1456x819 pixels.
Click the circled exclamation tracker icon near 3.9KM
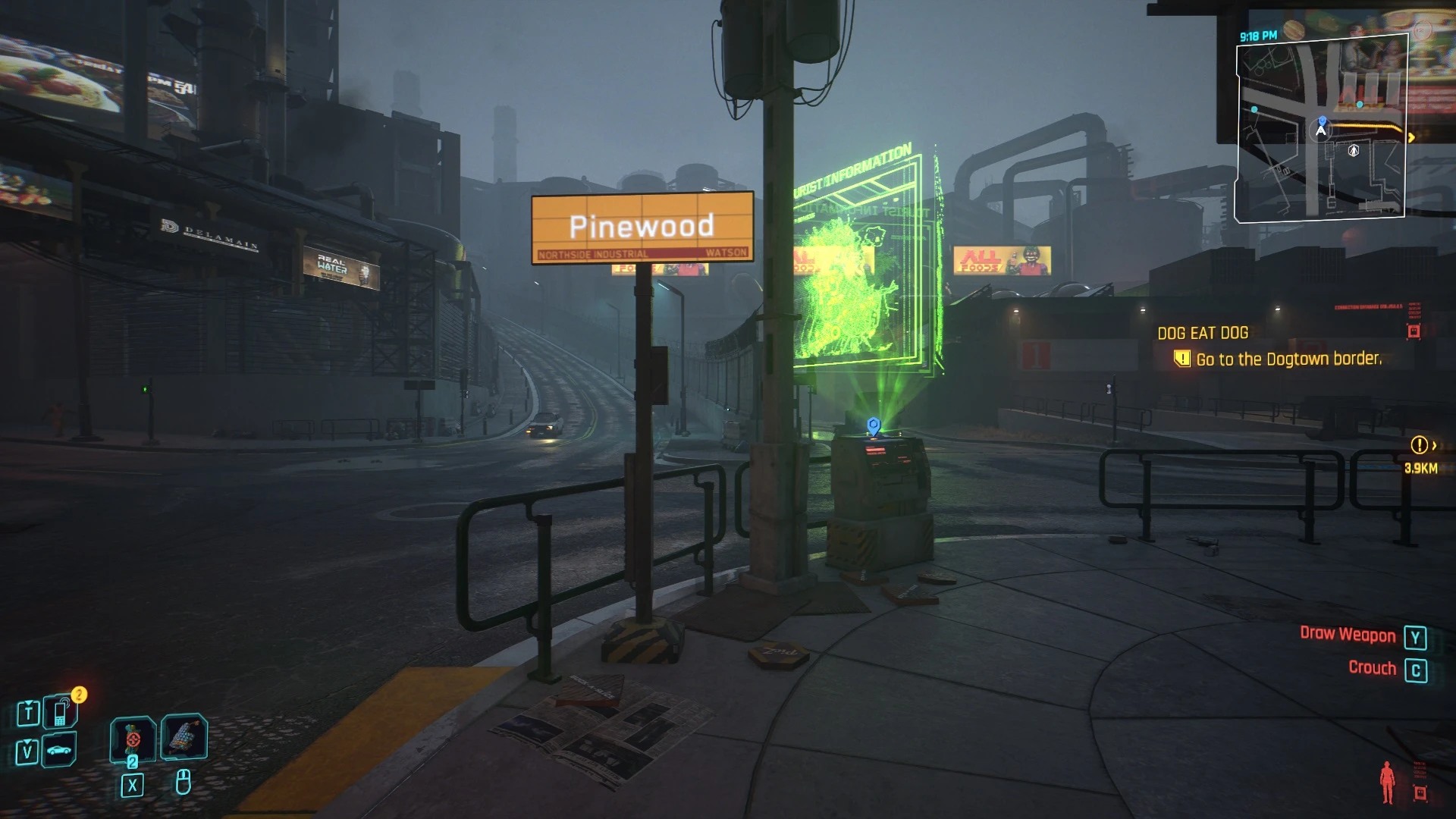pyautogui.click(x=1417, y=445)
